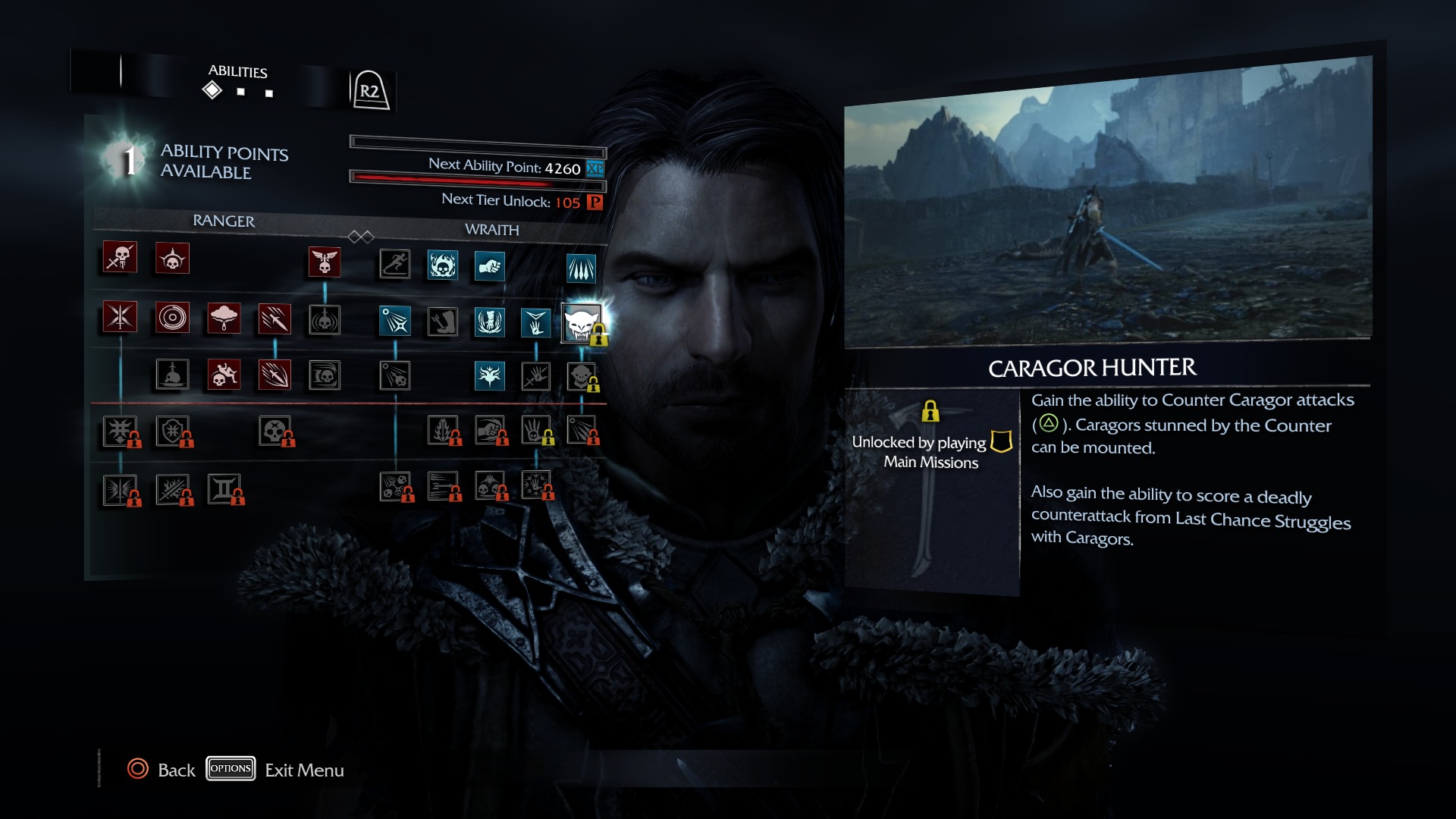Pick the sword stuck in skull ability
Image resolution: width=1456 pixels, height=819 pixels.
pos(172,375)
